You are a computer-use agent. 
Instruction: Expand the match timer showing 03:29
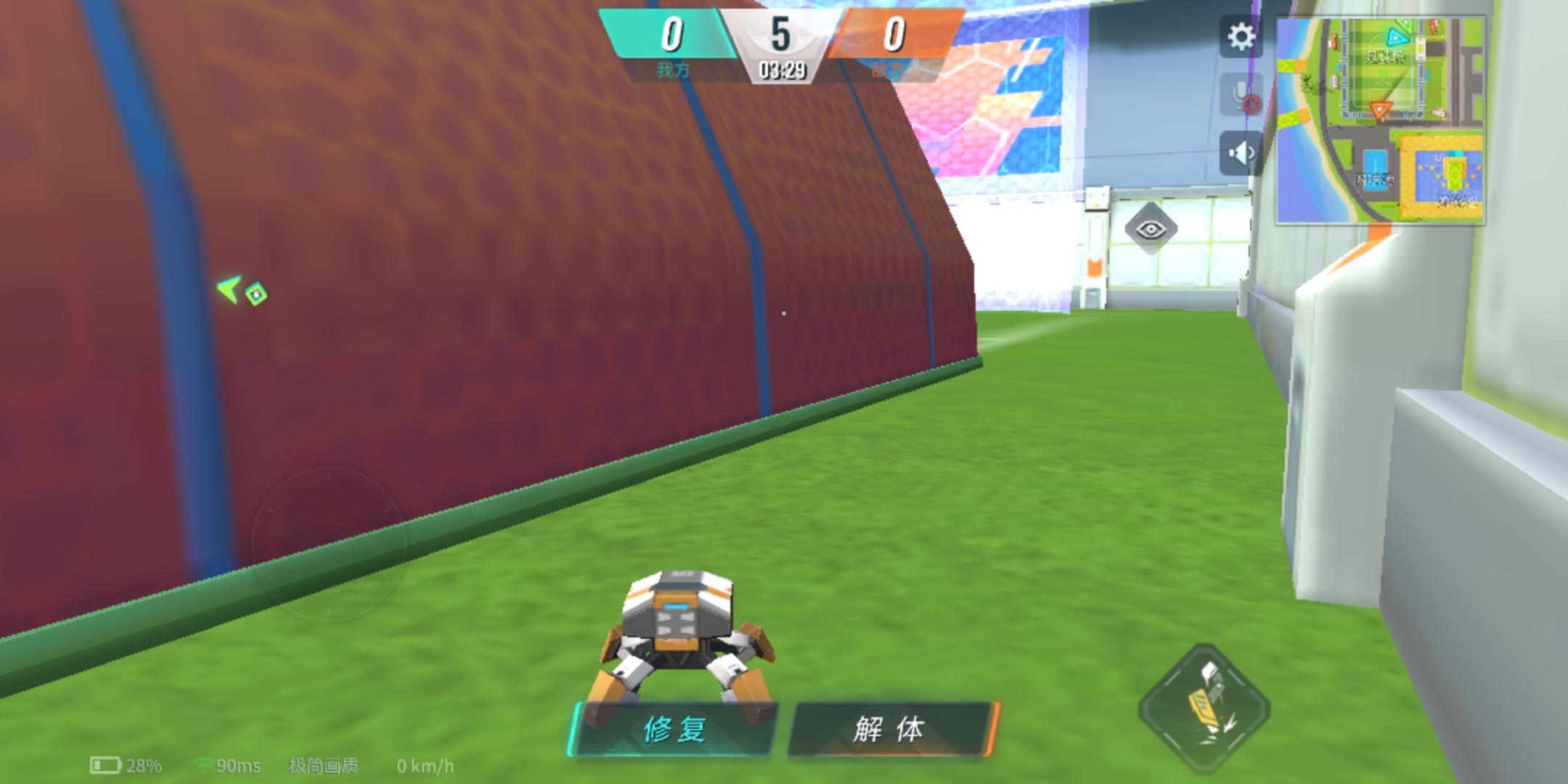click(x=784, y=73)
